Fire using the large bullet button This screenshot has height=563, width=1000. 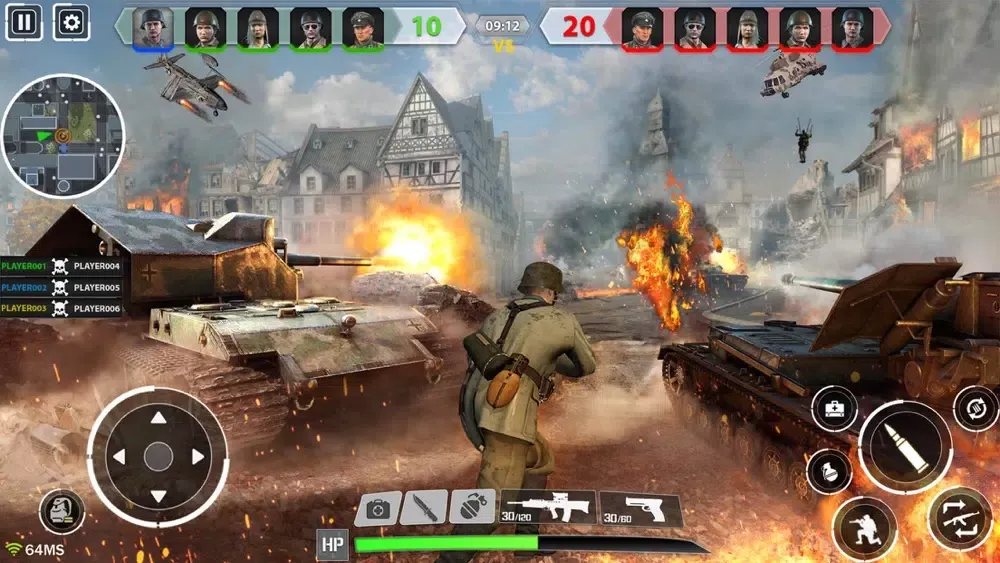pos(906,446)
